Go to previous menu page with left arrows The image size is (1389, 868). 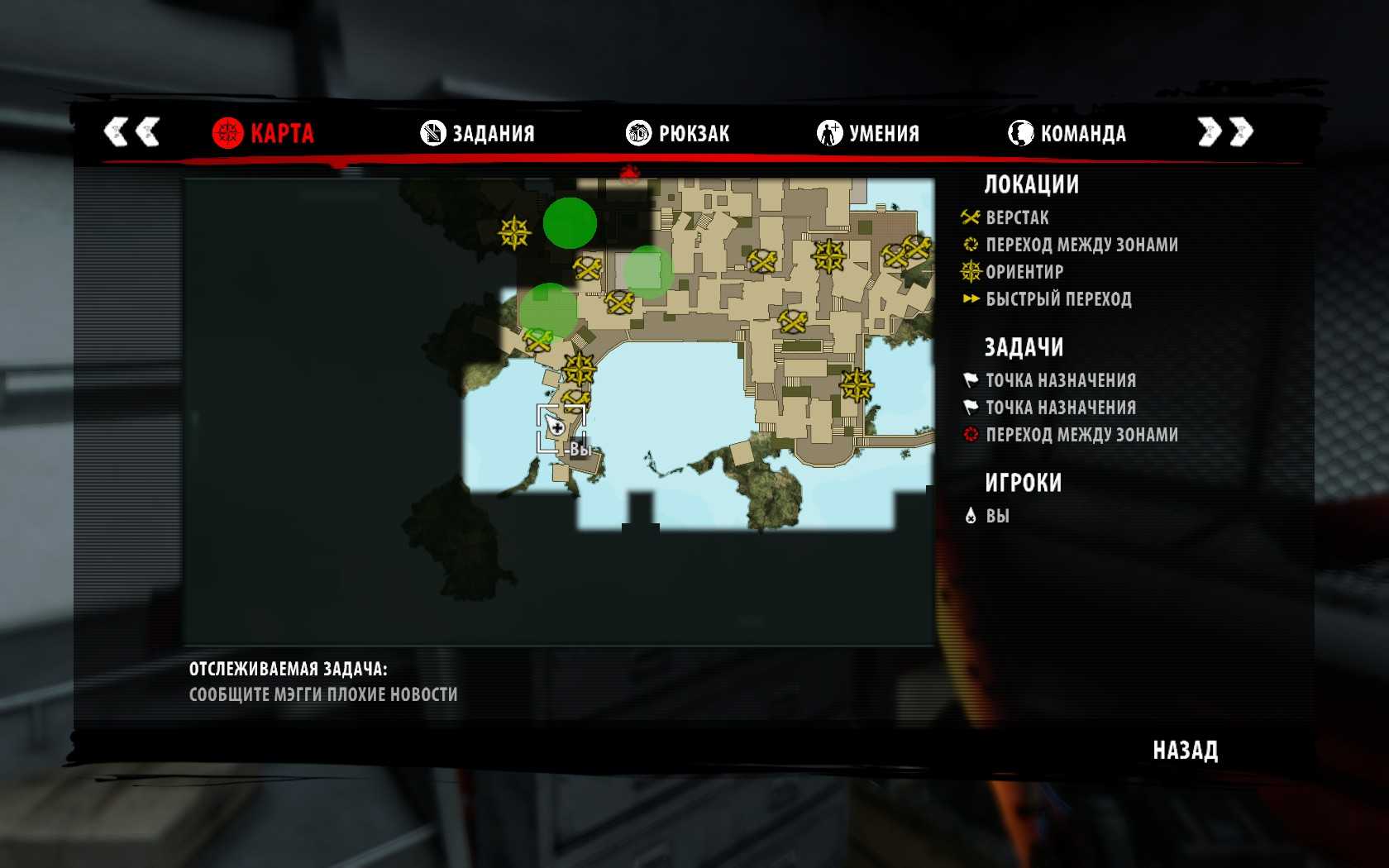pyautogui.click(x=131, y=131)
